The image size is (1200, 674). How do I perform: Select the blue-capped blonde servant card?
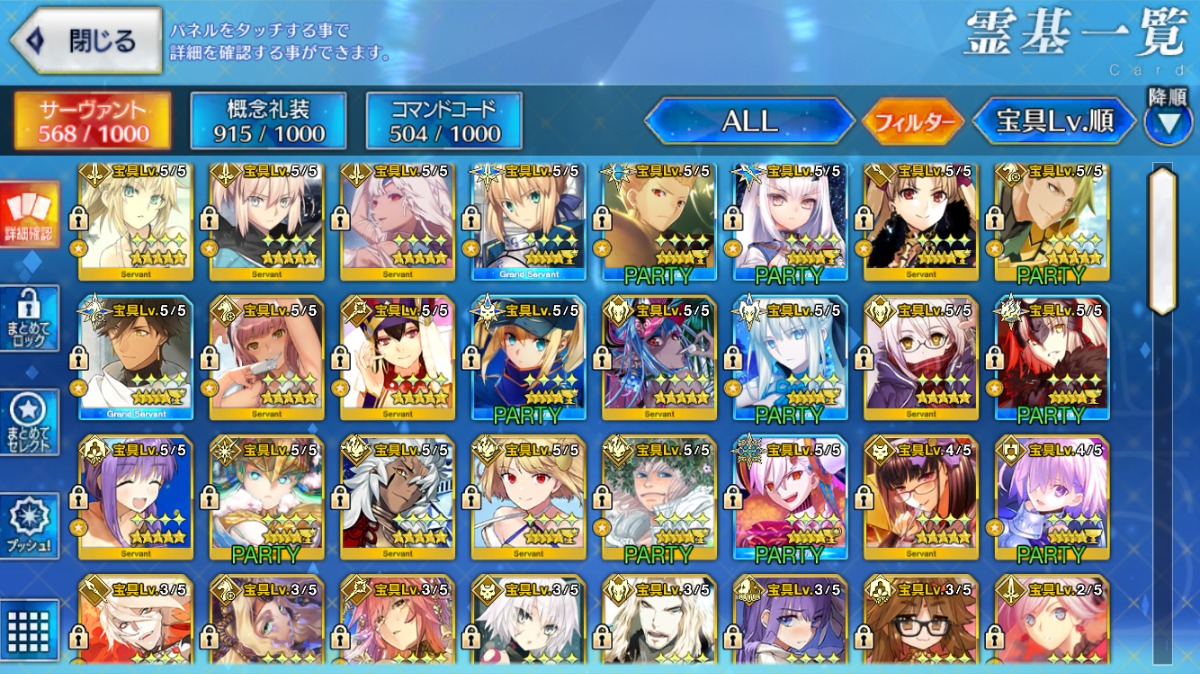(528, 357)
